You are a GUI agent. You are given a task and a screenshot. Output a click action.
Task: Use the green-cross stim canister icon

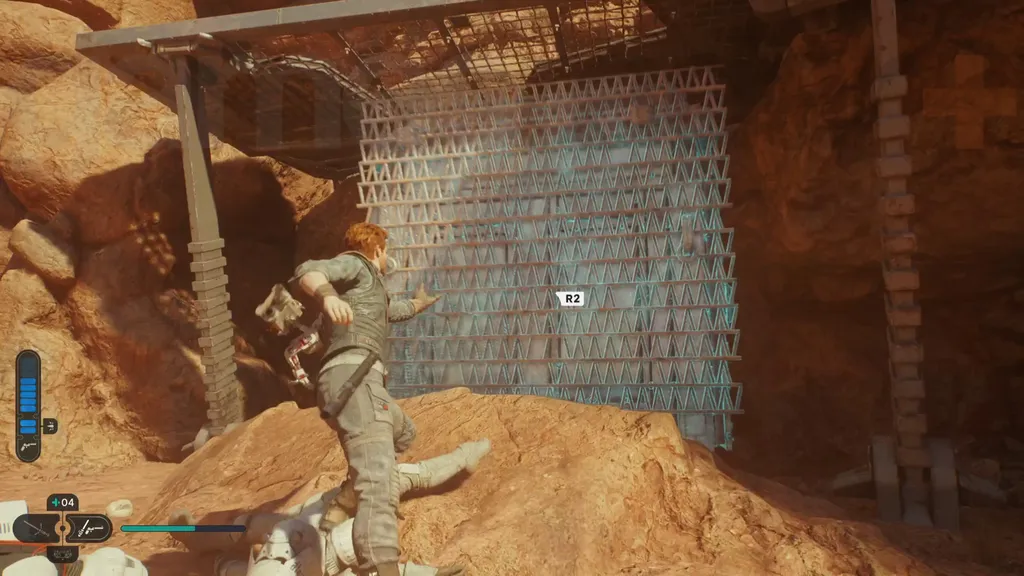point(54,503)
